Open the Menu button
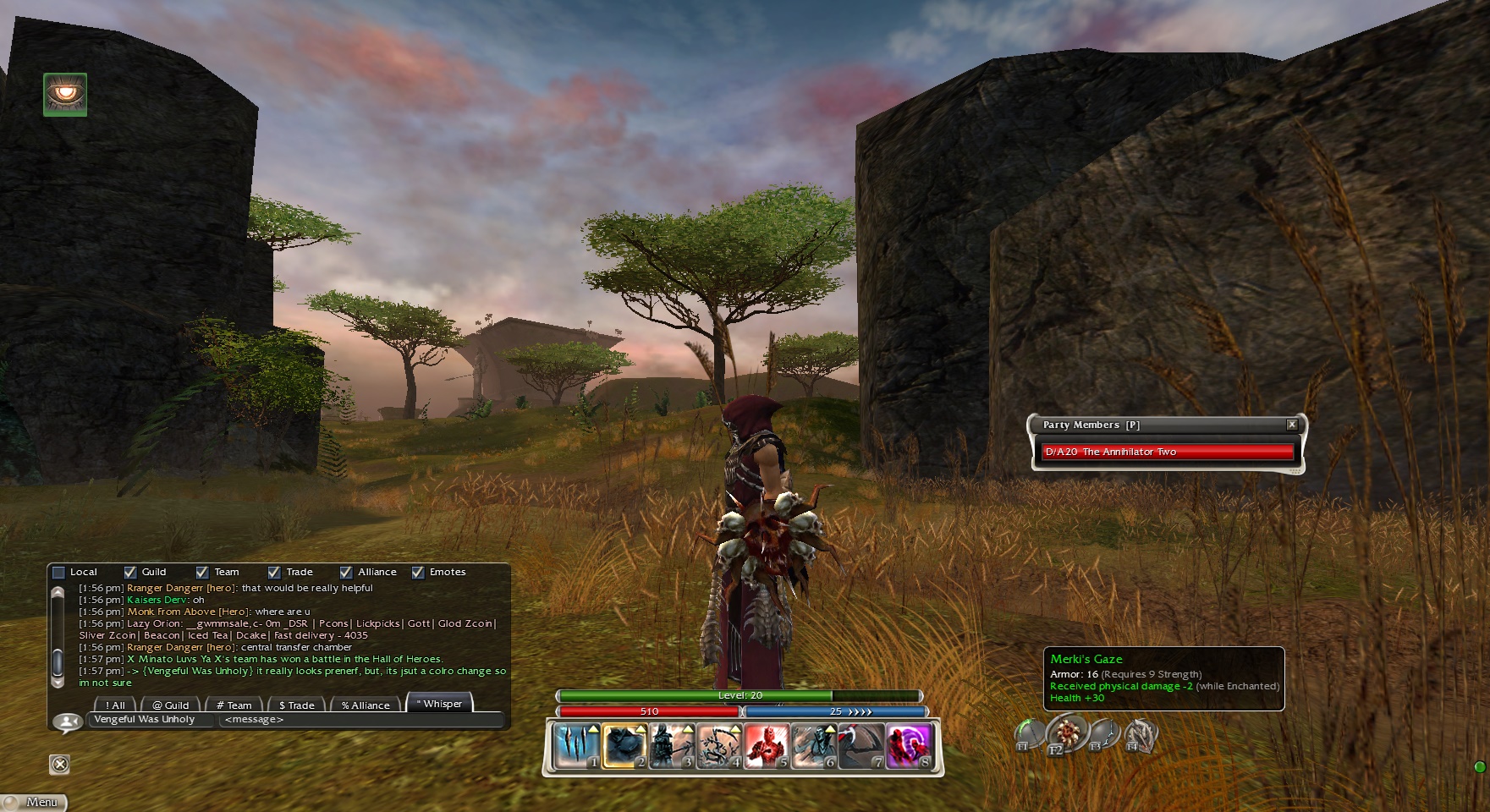The height and width of the screenshot is (812, 1490). 34,802
